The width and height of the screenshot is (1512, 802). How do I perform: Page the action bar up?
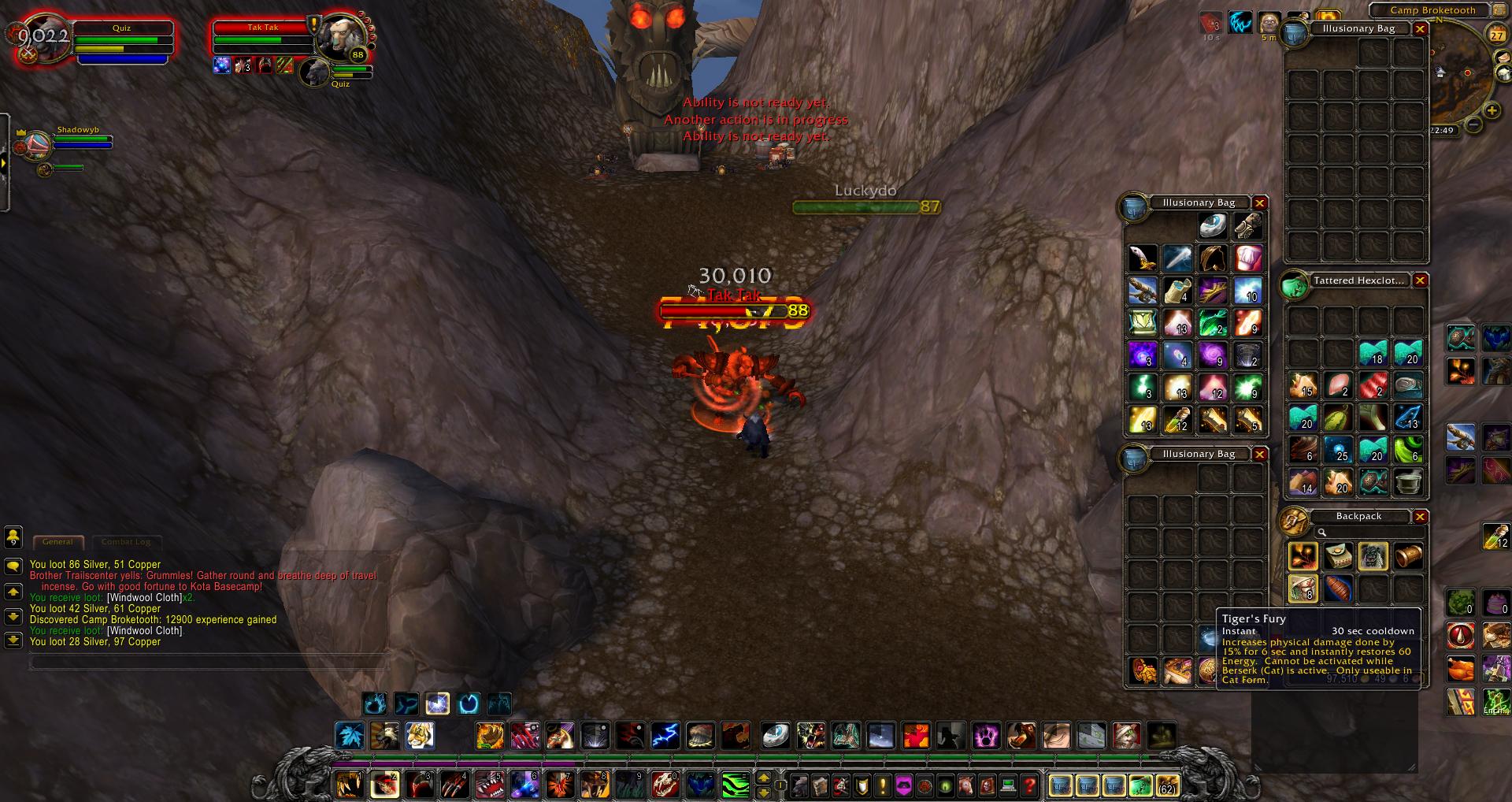coord(763,778)
